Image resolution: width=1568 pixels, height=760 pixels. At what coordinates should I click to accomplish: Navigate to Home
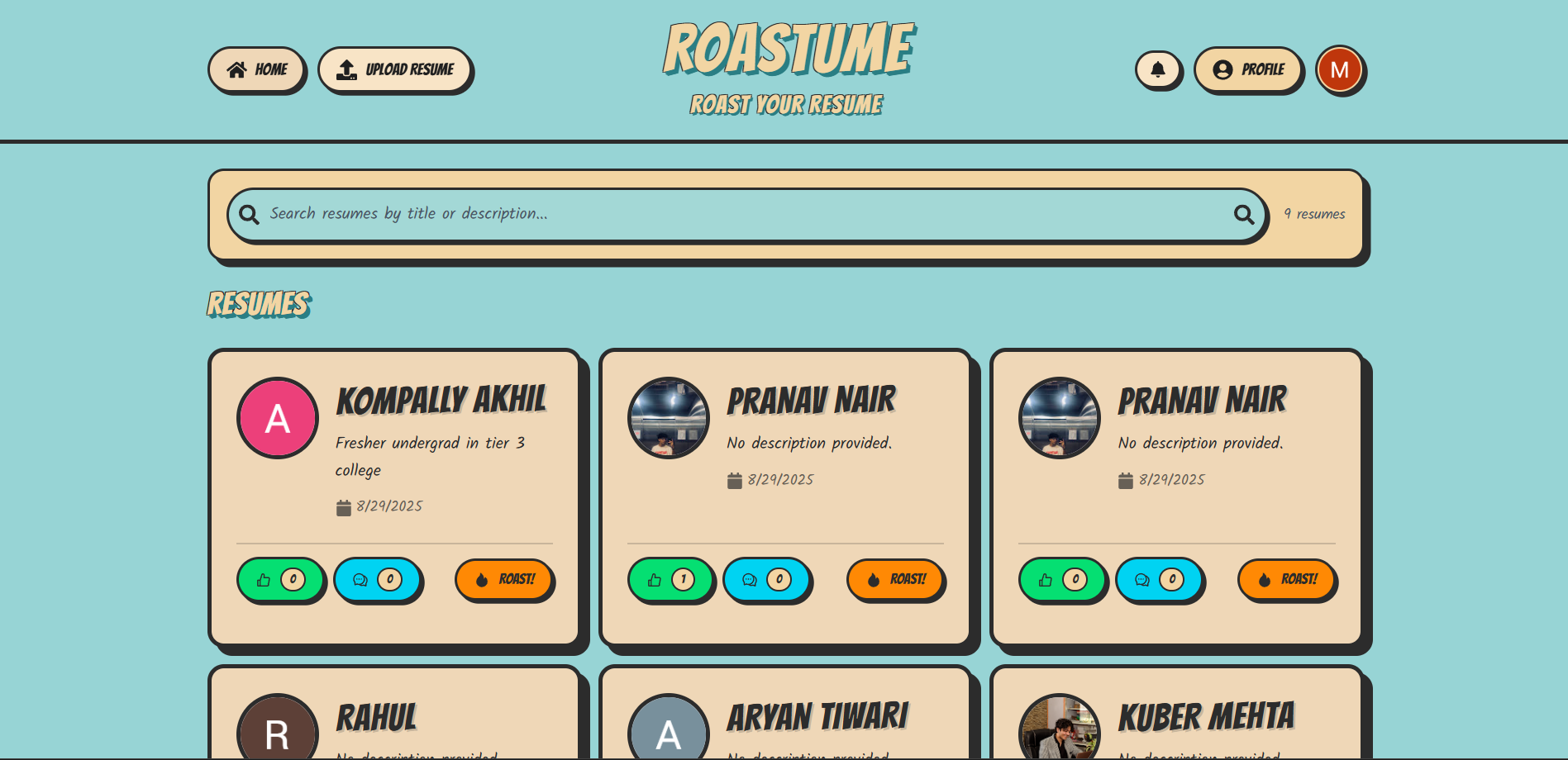[x=256, y=69]
